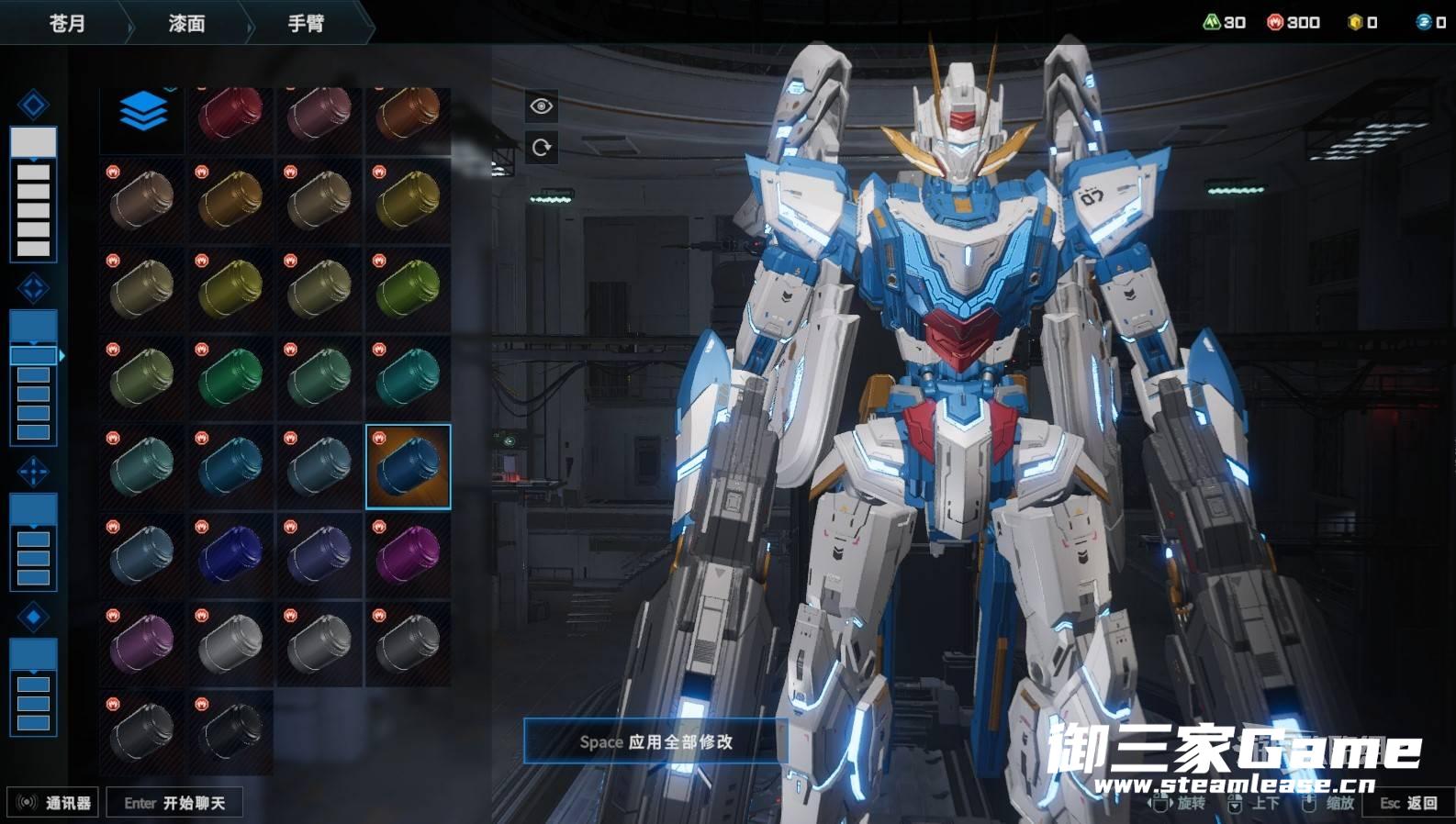Apply all changes with 应用全部修改

tap(655, 741)
